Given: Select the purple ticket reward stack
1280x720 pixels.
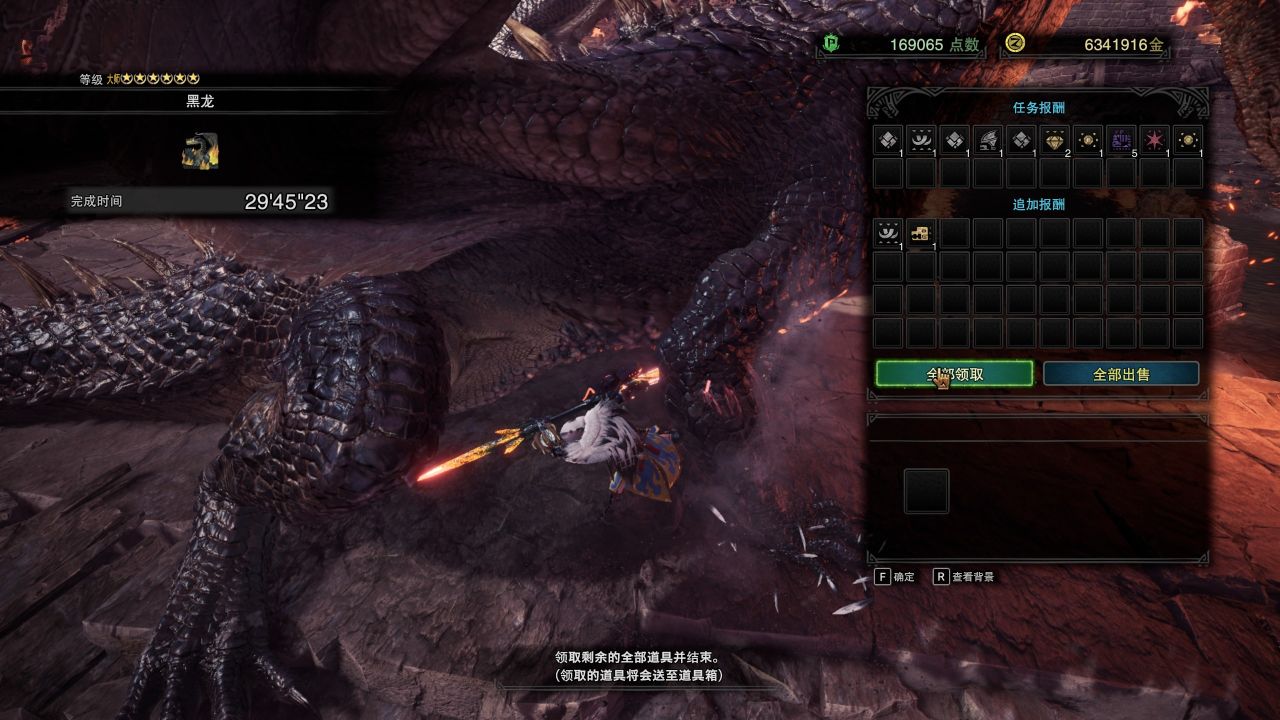Looking at the screenshot, I should click(x=1121, y=140).
